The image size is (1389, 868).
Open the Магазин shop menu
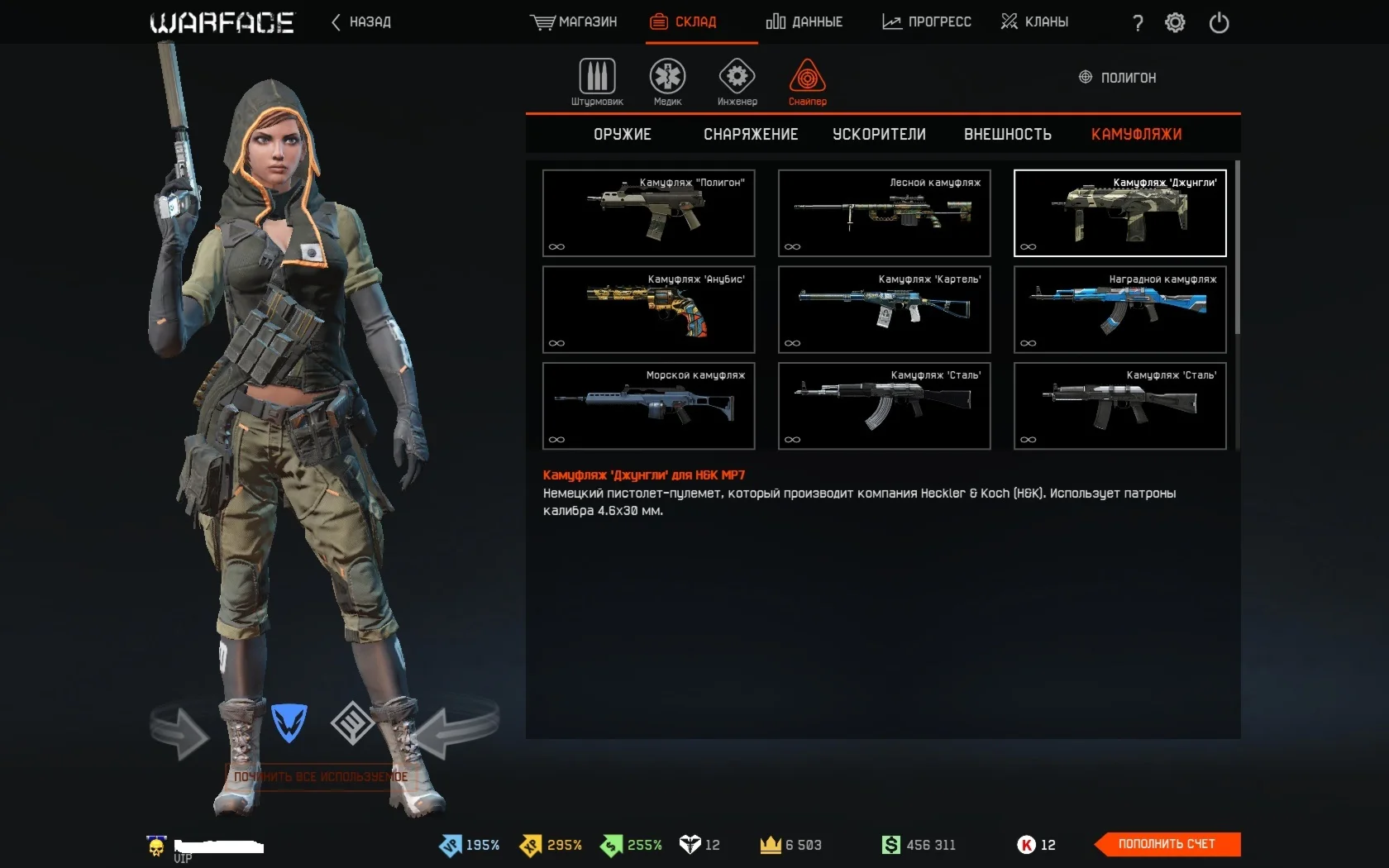574,22
